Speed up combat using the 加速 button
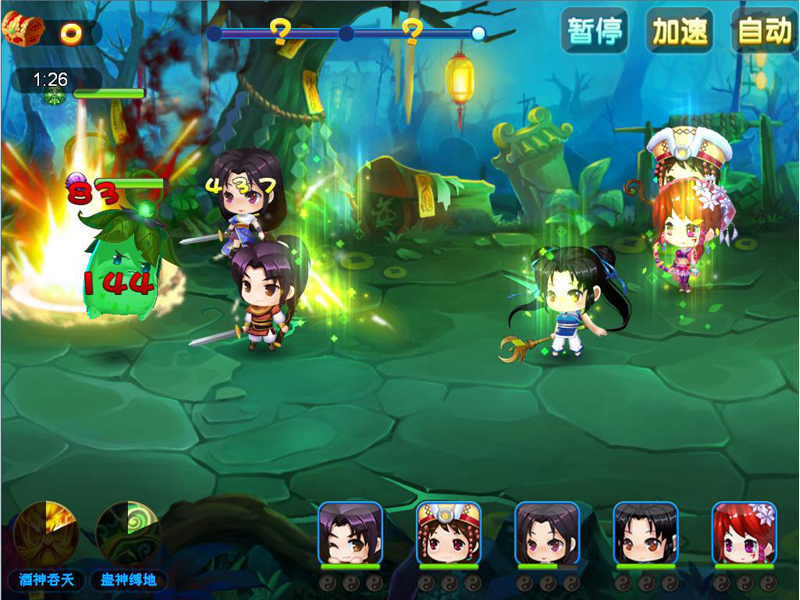 [x=680, y=31]
